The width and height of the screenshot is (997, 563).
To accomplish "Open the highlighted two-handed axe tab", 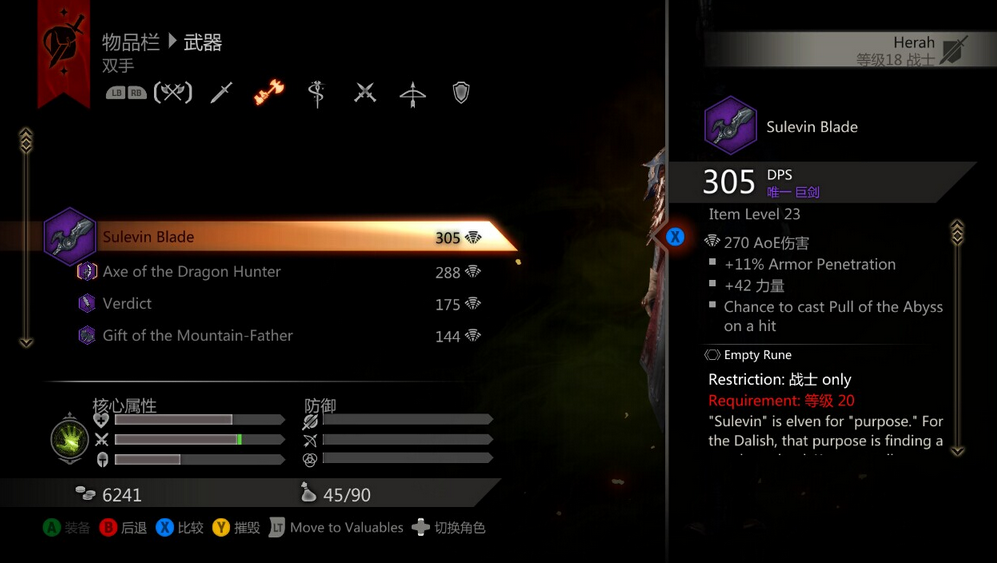I will (268, 93).
